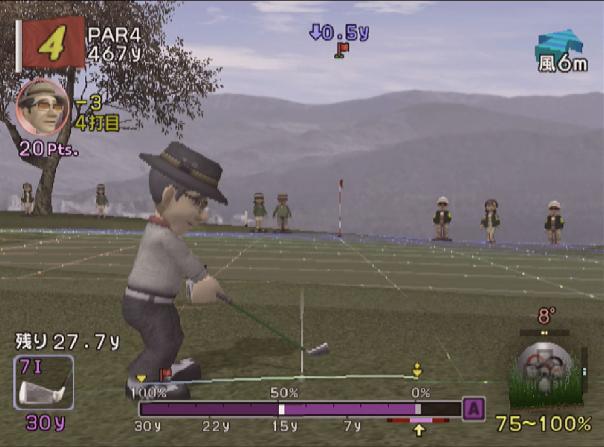Toggle the A shot mode box
This screenshot has width=604, height=447.
click(x=475, y=408)
